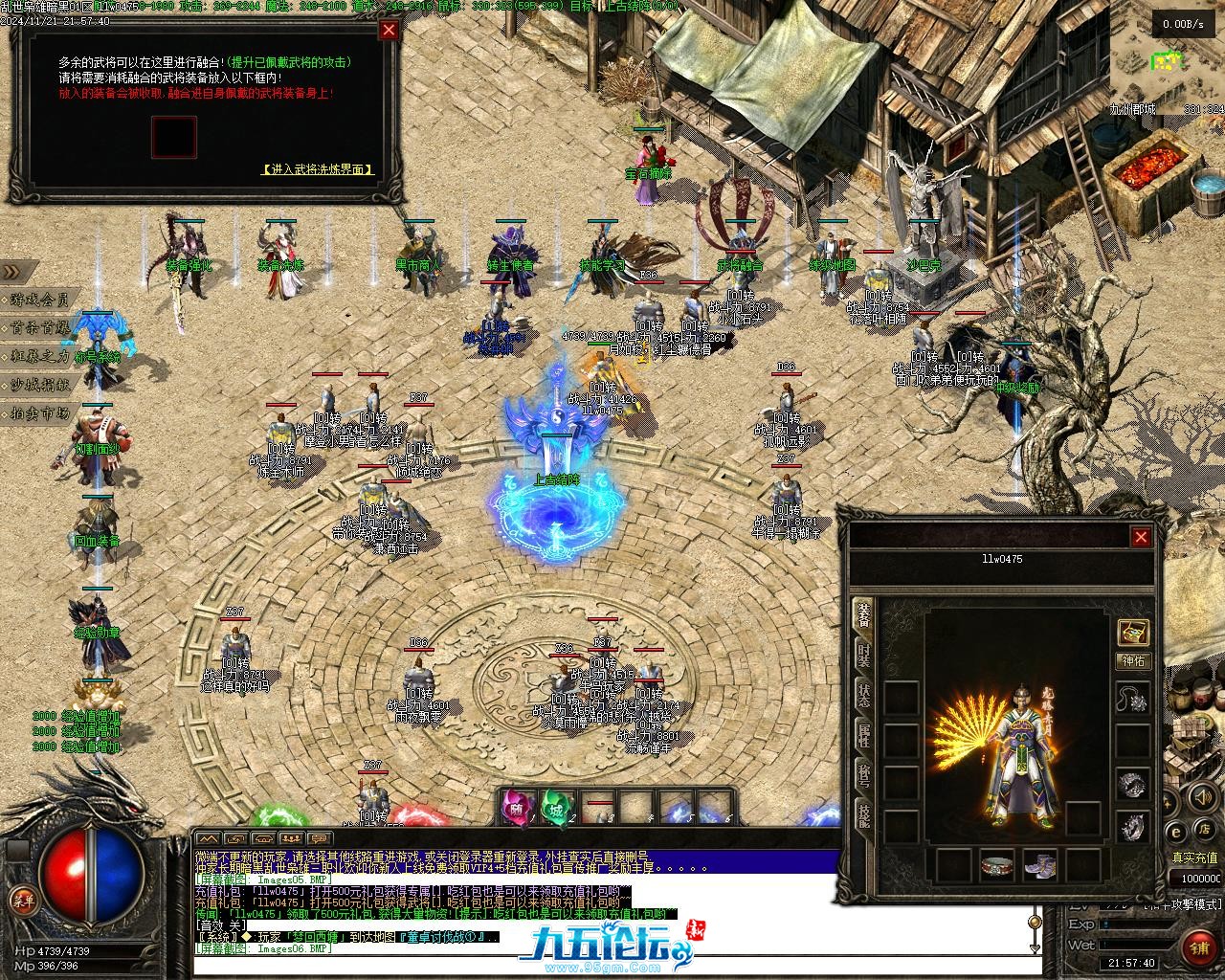Select the equipped necklace slot
This screenshot has height=980, width=1225.
pos(1134,701)
